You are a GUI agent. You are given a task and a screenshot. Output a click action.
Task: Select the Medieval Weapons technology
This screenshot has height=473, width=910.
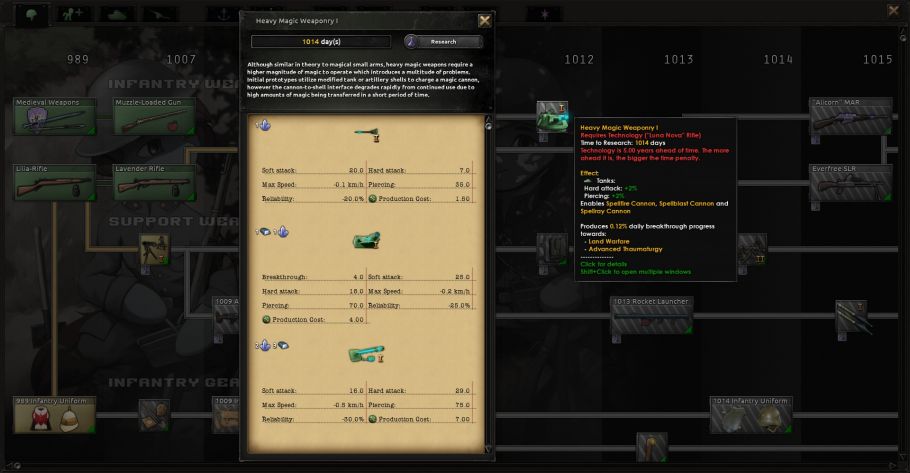[55, 117]
